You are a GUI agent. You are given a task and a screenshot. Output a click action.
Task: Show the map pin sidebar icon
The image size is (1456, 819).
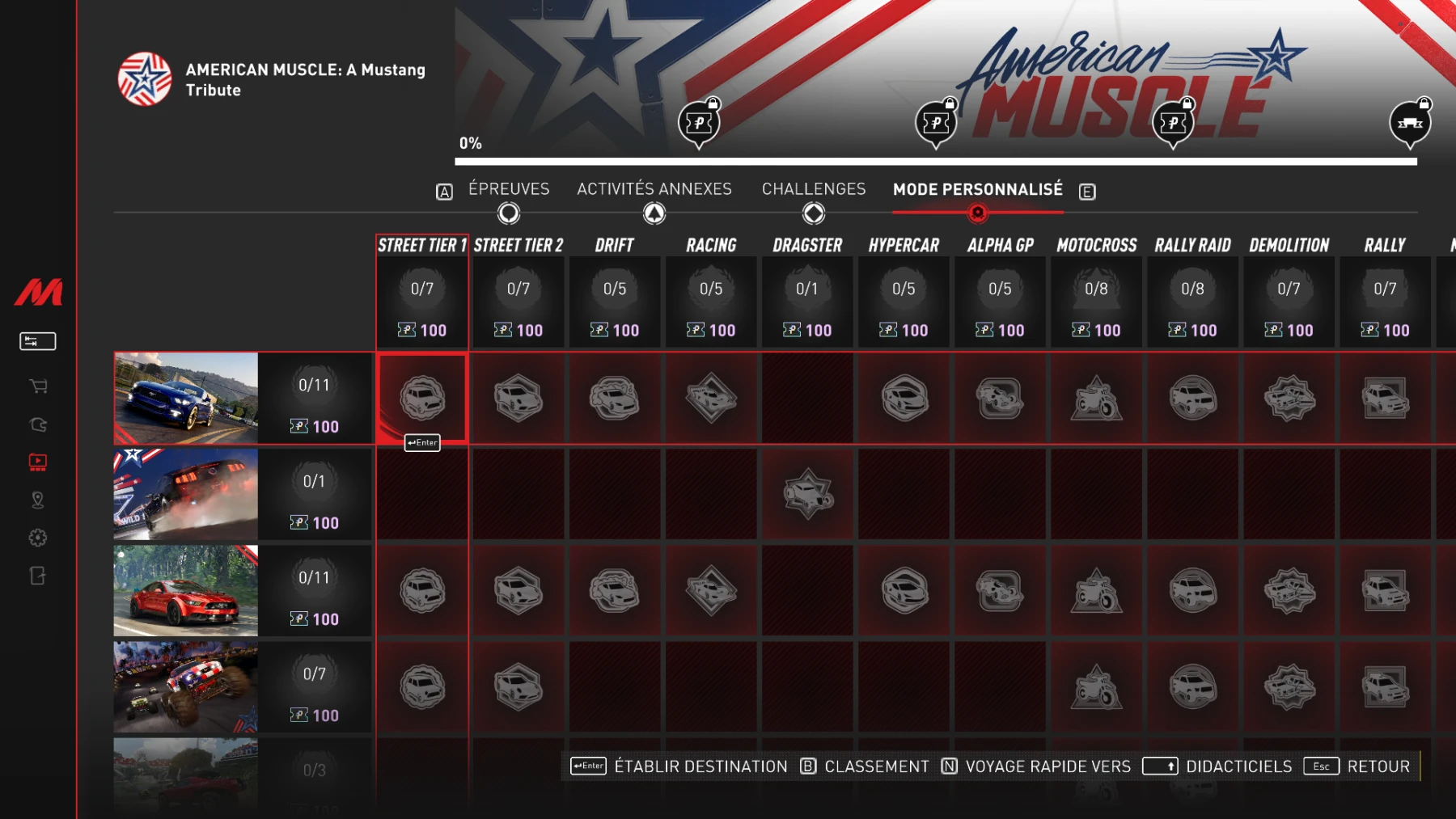point(38,500)
